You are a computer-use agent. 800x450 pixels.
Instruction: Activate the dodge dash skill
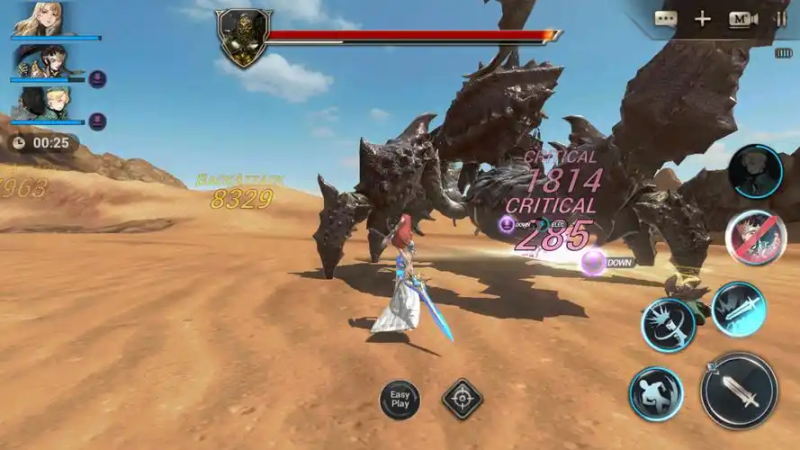click(656, 394)
